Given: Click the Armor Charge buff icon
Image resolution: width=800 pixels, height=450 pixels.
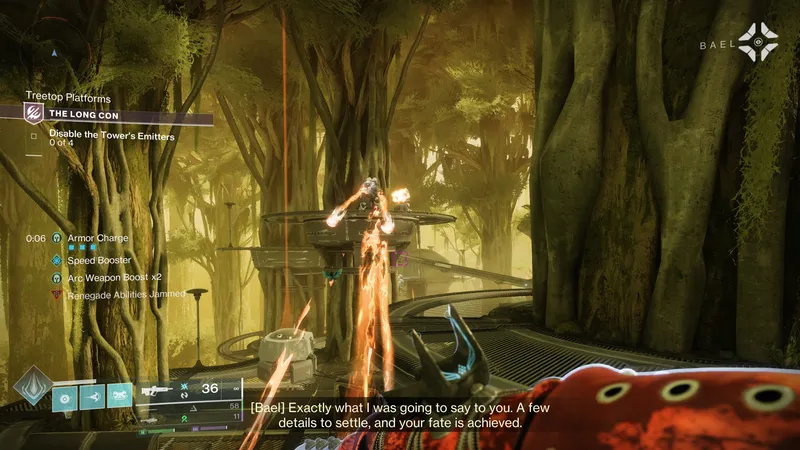Looking at the screenshot, I should pos(56,239).
